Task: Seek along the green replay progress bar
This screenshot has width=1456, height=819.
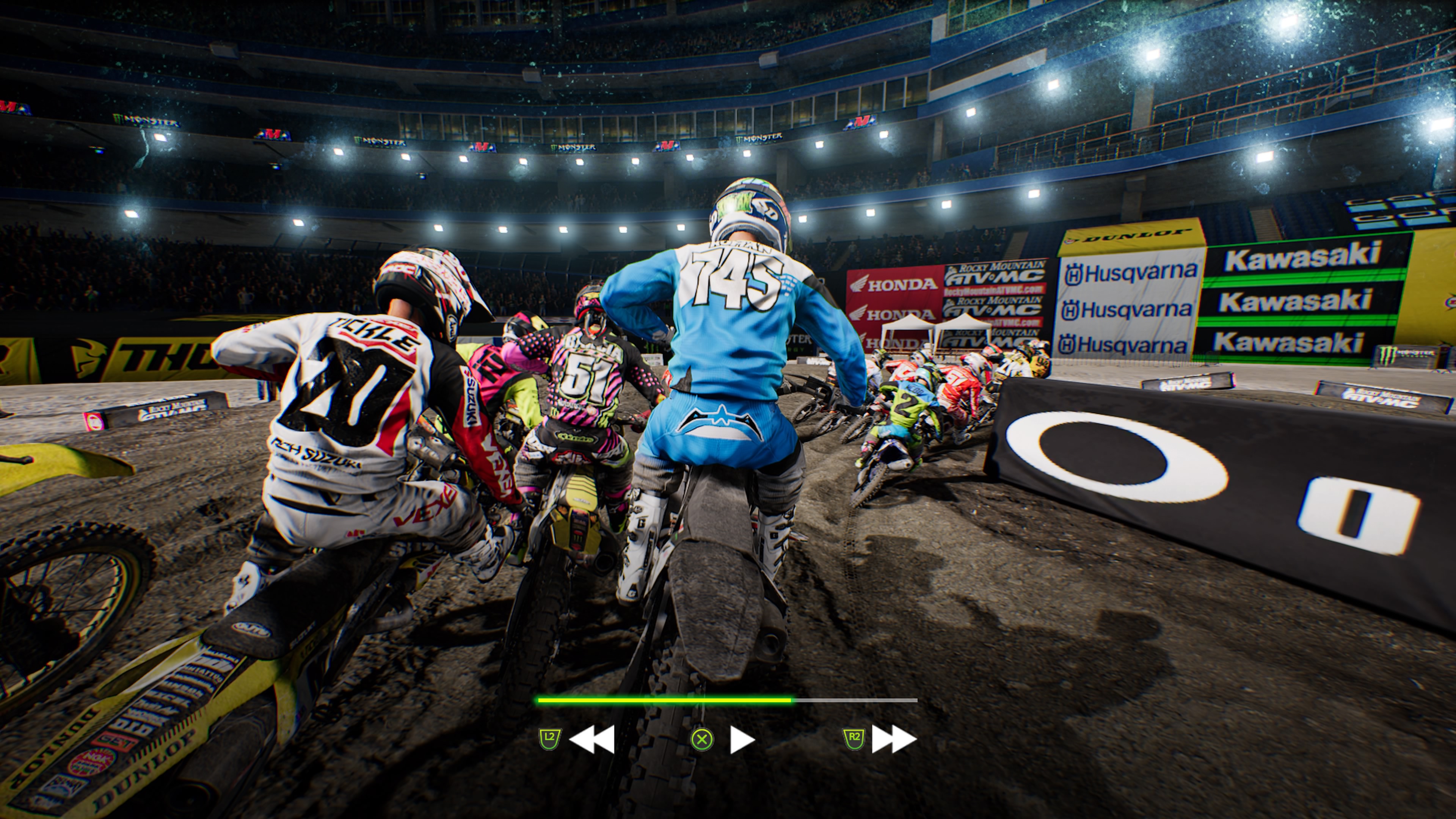Action: (x=726, y=700)
